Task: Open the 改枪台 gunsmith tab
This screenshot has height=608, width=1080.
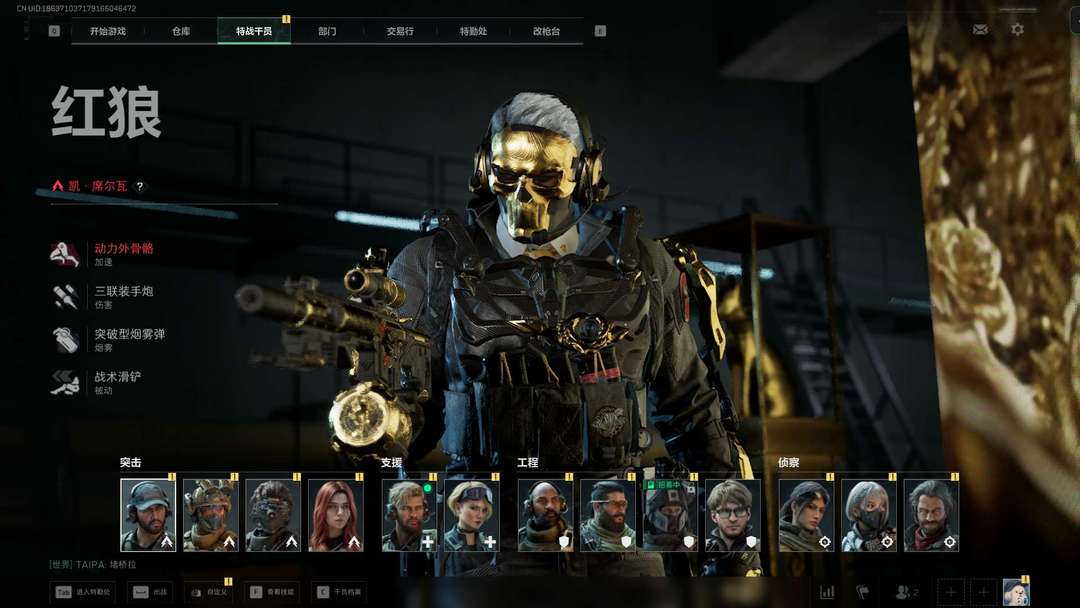Action: tap(546, 31)
